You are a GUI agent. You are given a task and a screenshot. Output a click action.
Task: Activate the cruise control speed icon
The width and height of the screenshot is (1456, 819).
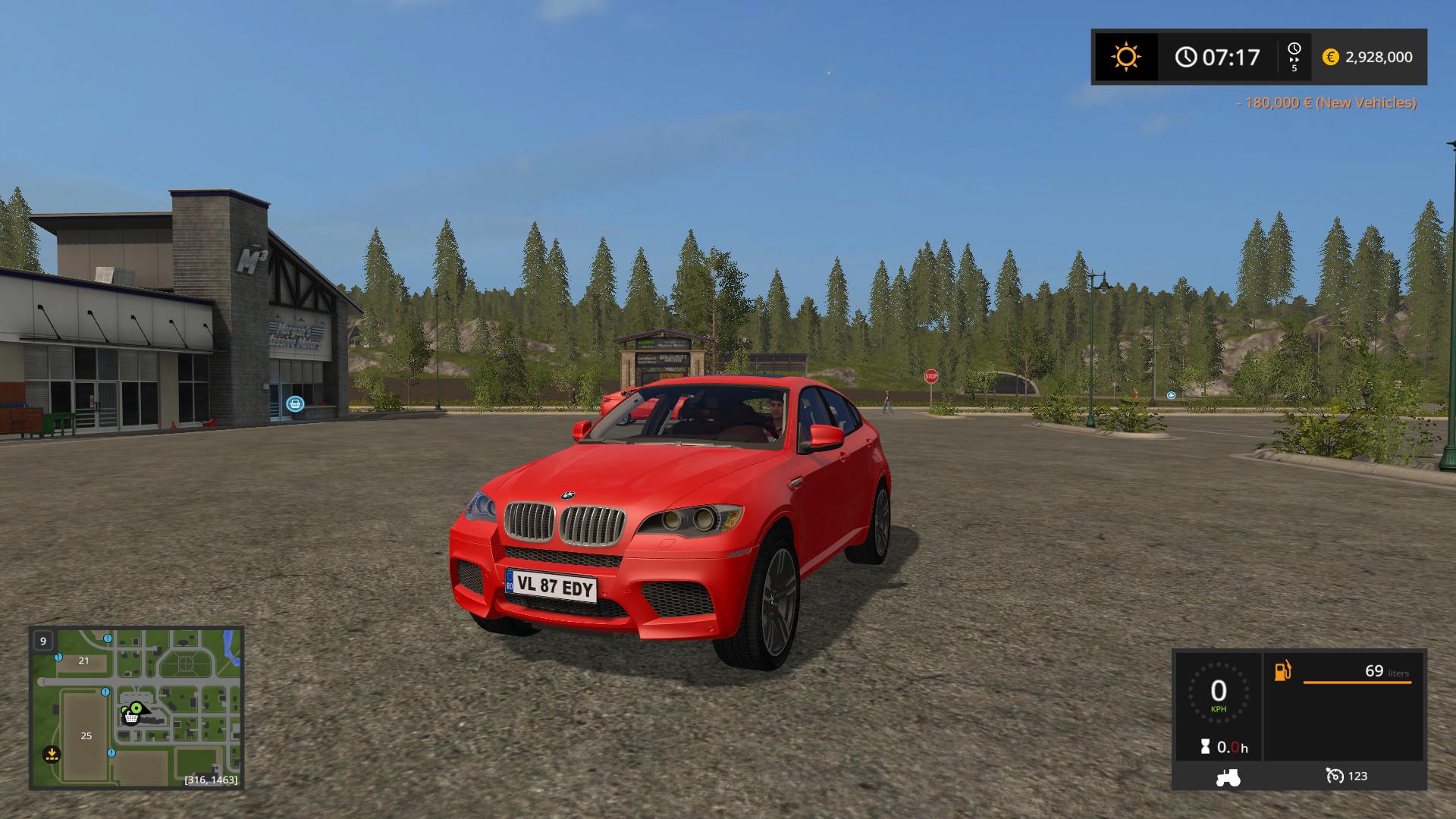(x=1335, y=776)
